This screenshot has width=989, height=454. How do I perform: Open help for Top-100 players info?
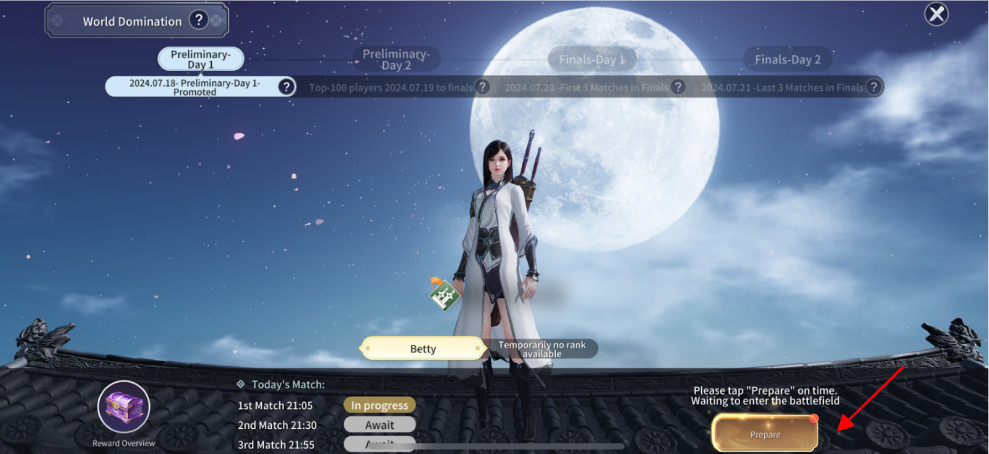[482, 87]
